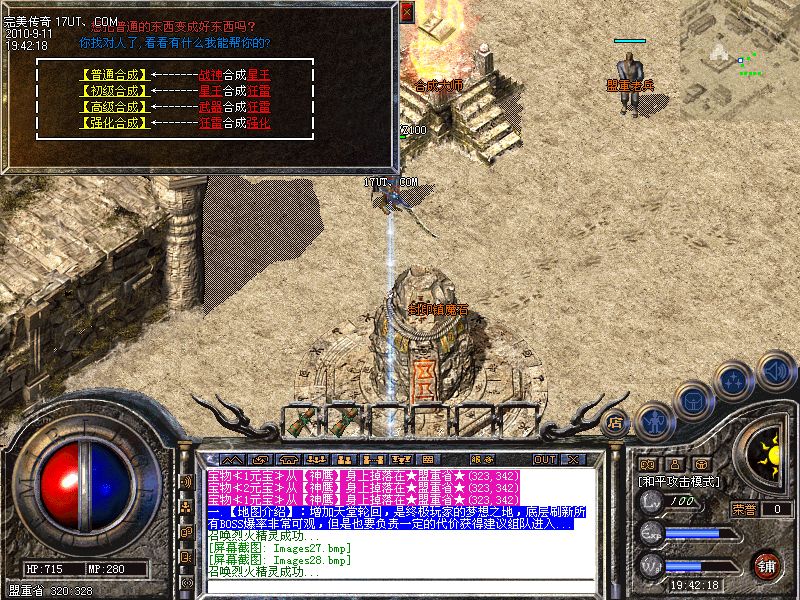Open the bag inventory round button
Viewport: 800px width, 600px height.
[694, 400]
